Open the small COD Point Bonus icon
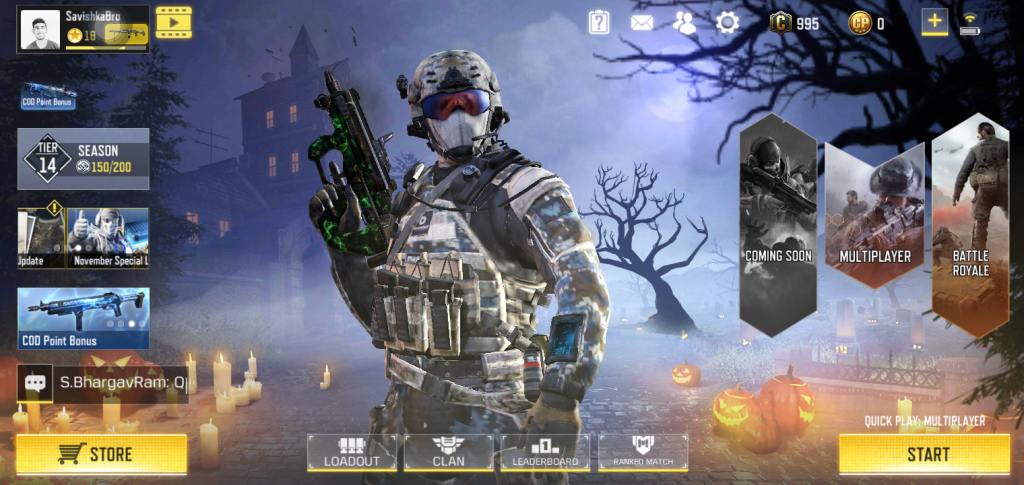This screenshot has height=485, width=1024. pyautogui.click(x=48, y=96)
